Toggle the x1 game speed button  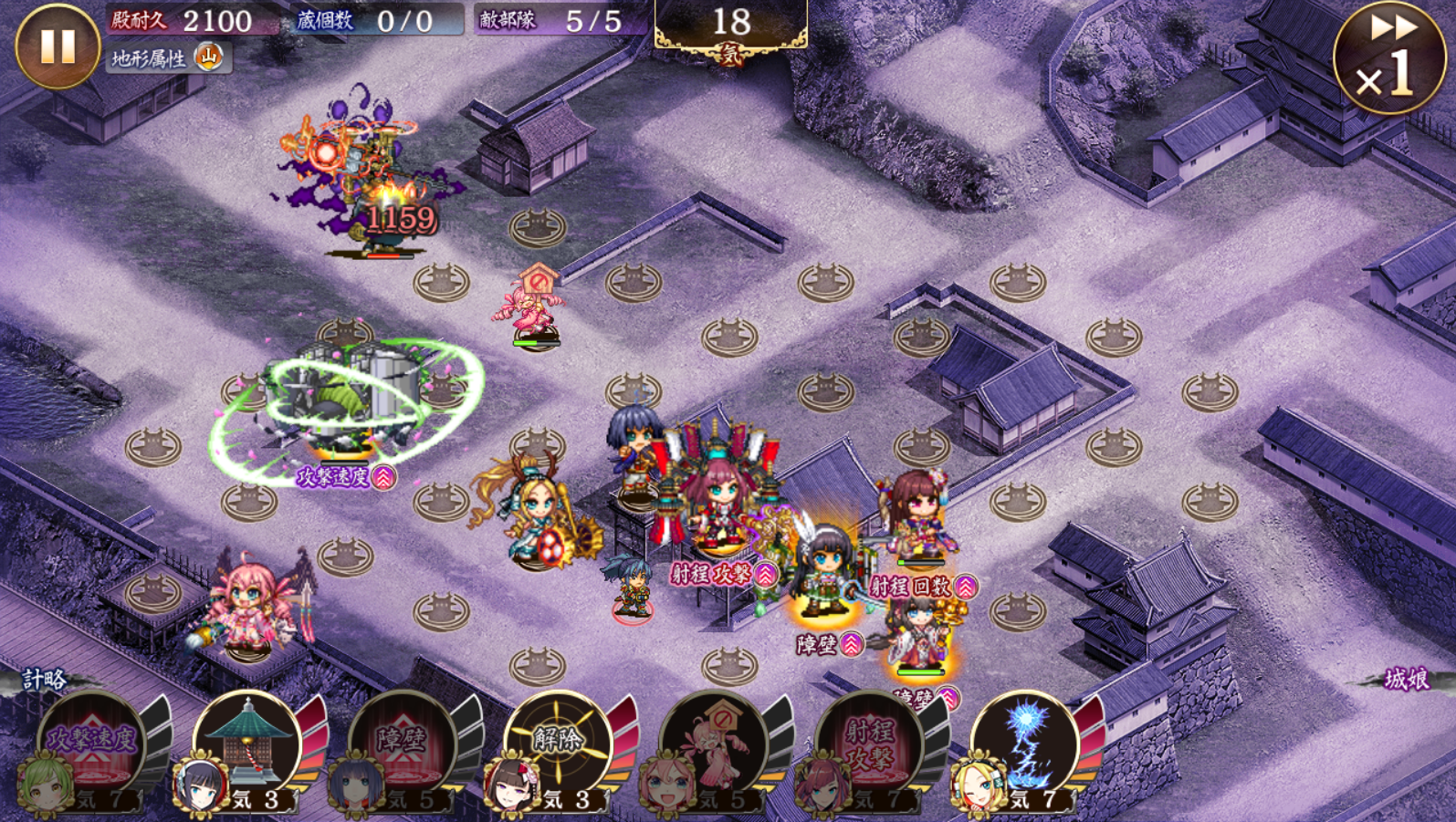click(1389, 57)
